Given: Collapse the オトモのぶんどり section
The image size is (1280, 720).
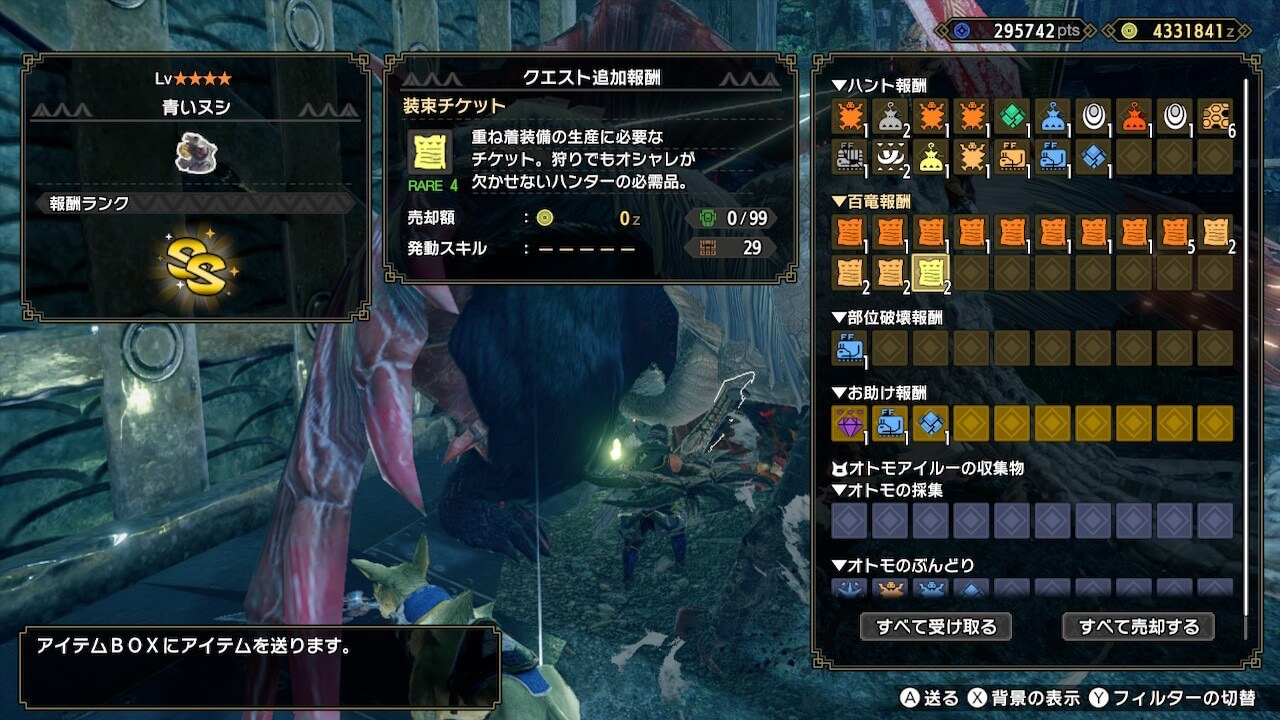Looking at the screenshot, I should pyautogui.click(x=902, y=565).
